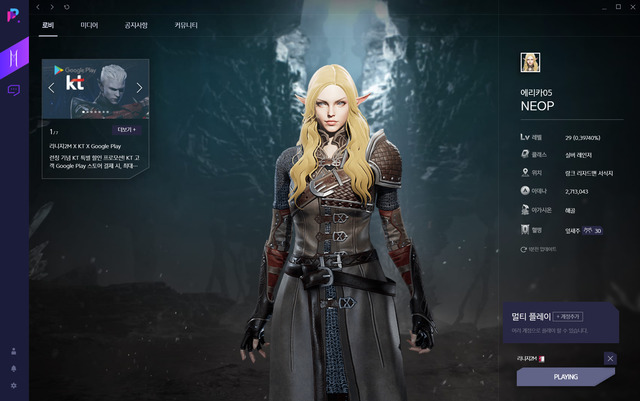Click the character portrait avatar

pos(529,62)
